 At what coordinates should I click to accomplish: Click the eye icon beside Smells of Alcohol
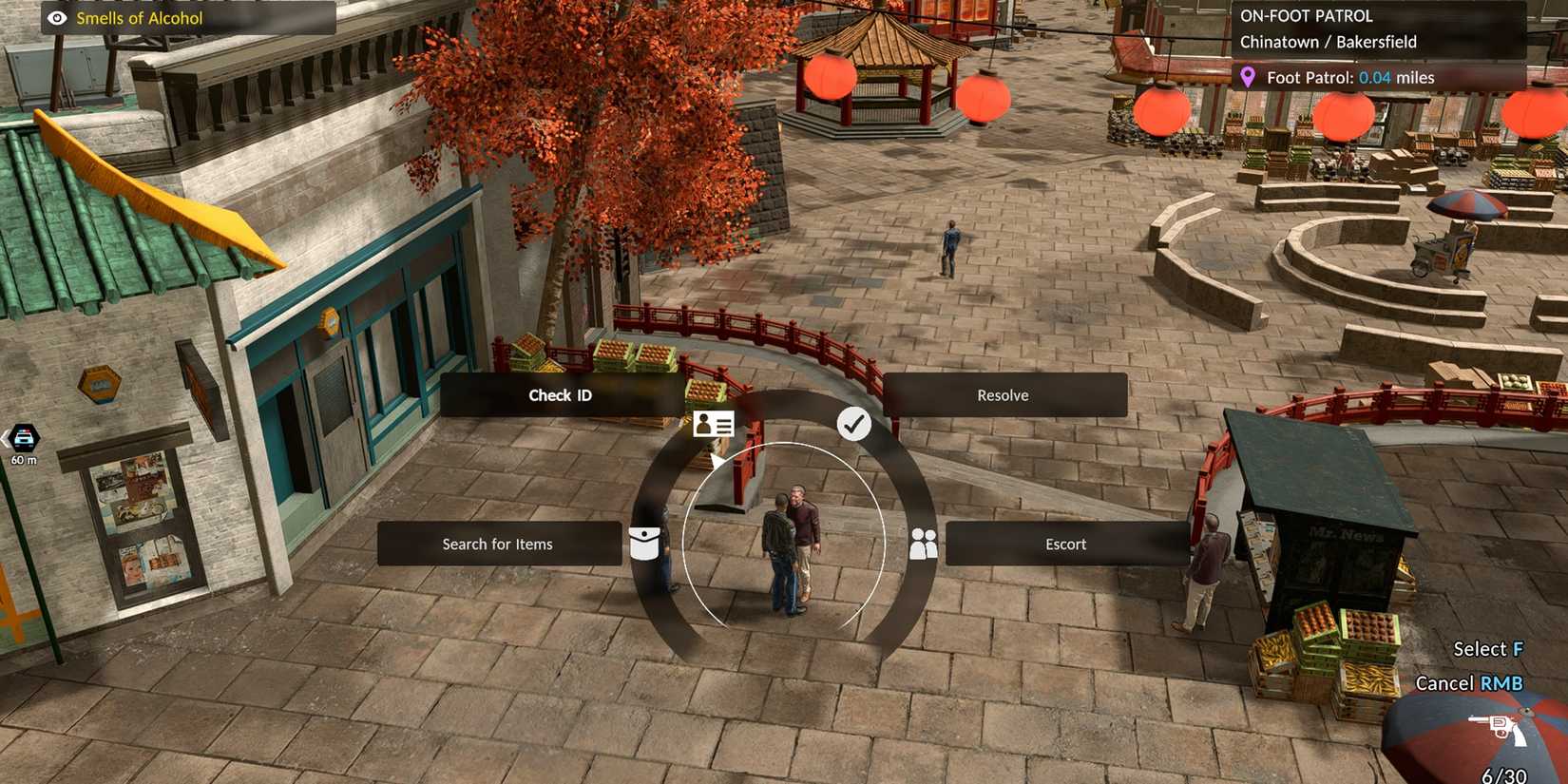[58, 17]
